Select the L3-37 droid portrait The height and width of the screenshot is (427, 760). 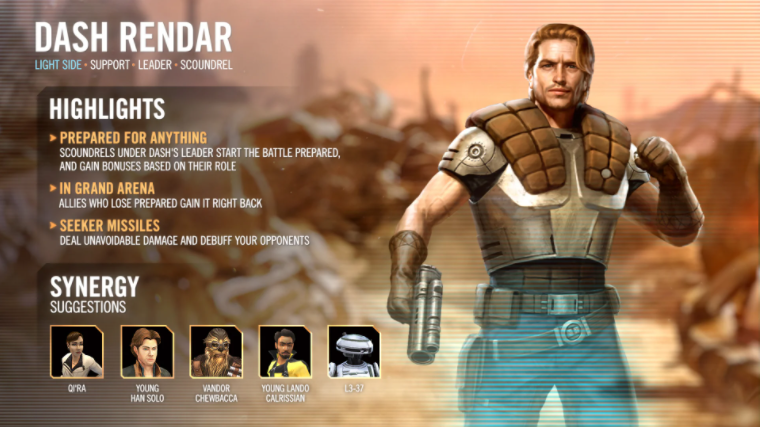pos(354,351)
